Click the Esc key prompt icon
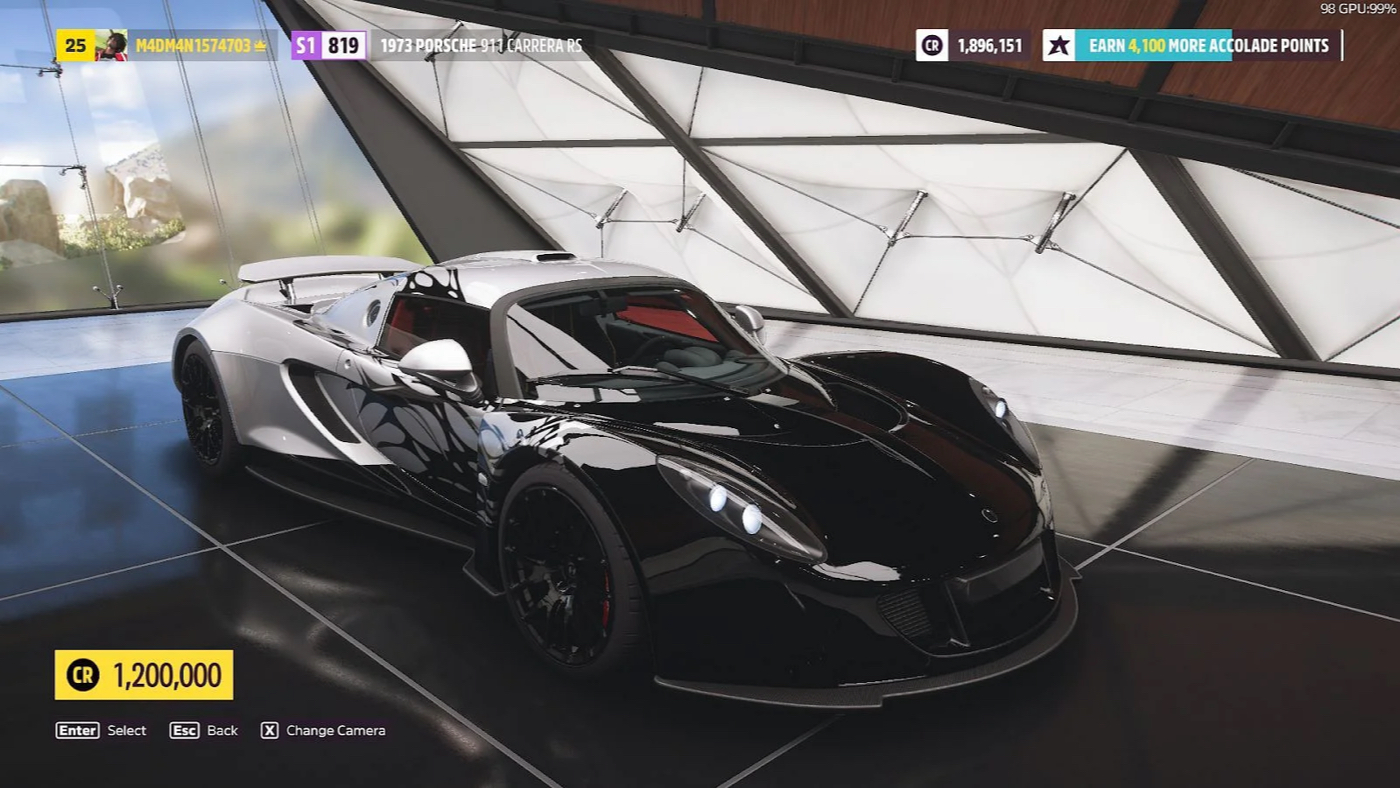The image size is (1400, 788). point(183,731)
